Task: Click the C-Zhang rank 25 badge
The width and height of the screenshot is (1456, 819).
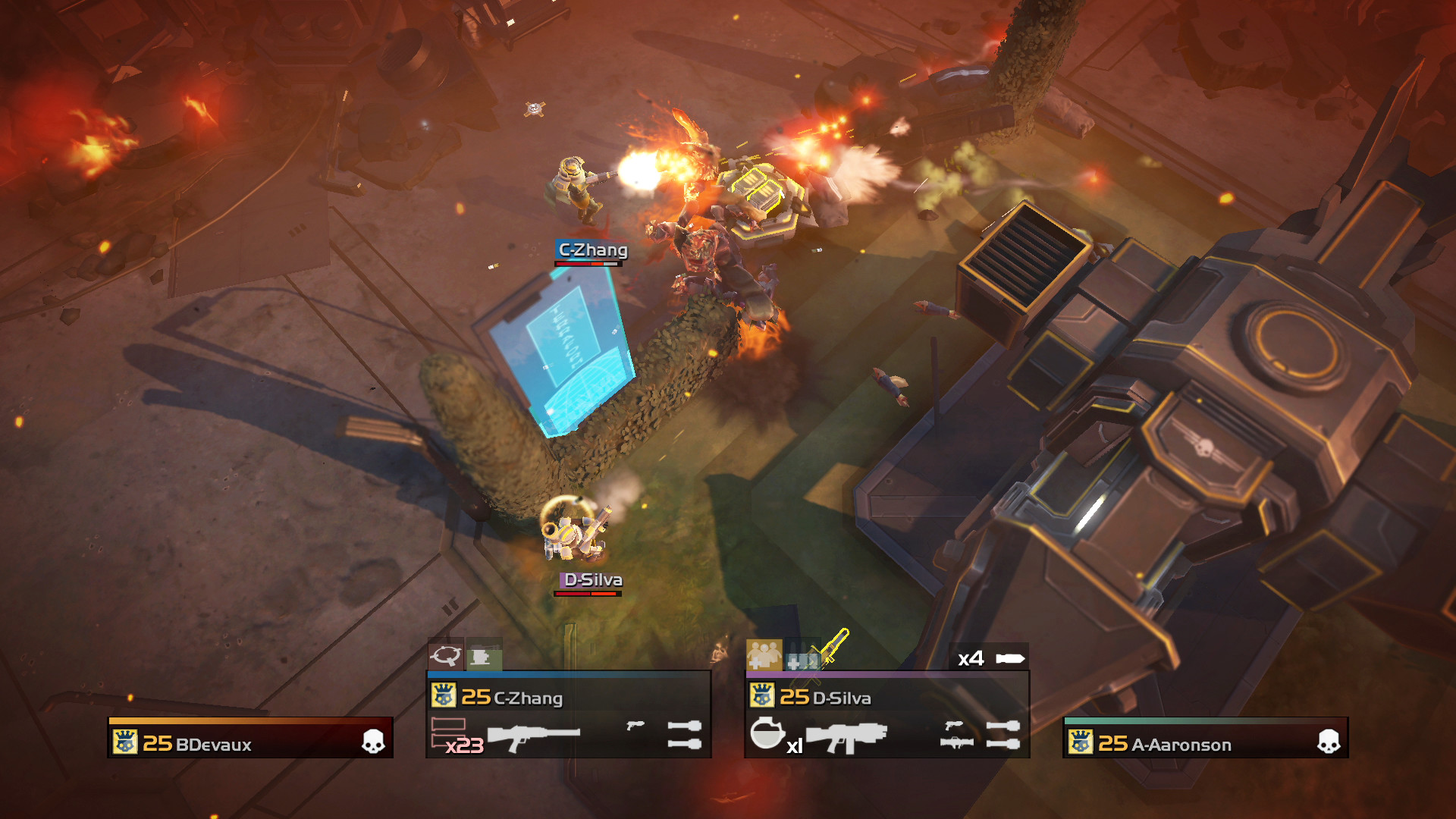Action: 443,696
